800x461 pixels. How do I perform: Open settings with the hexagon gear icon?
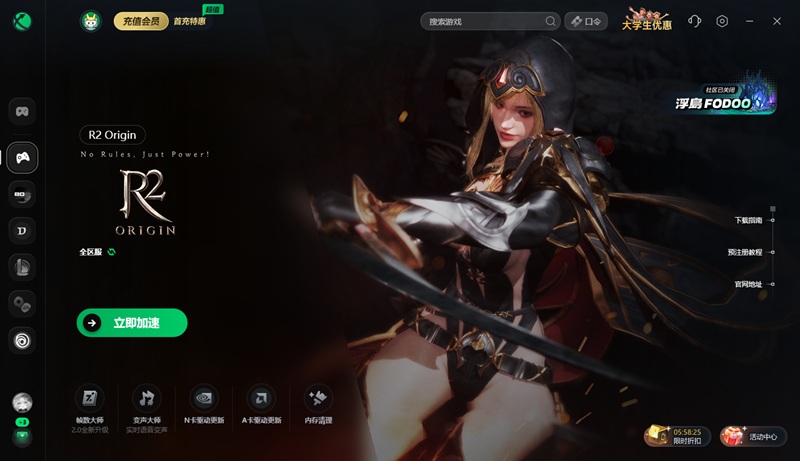tap(722, 21)
